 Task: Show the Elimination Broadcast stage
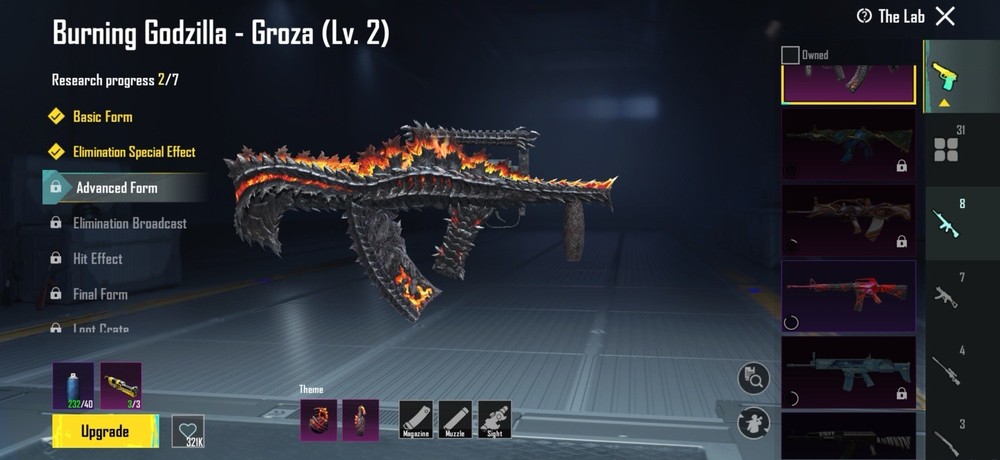pyautogui.click(x=129, y=223)
